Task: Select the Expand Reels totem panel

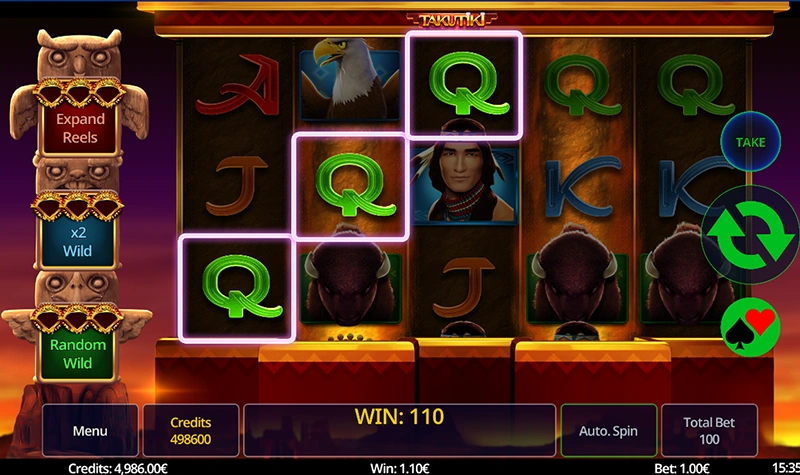Action: (x=80, y=128)
